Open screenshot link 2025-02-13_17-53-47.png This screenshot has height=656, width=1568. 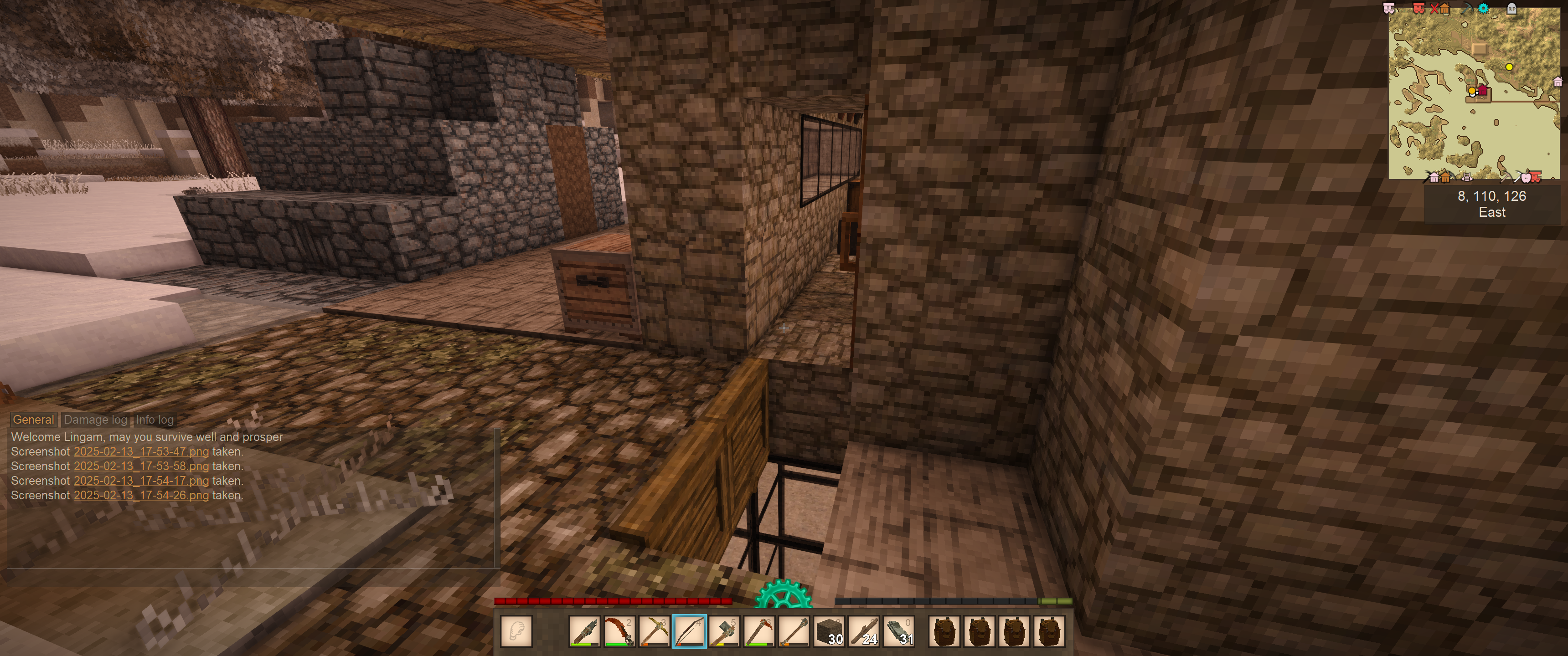pyautogui.click(x=141, y=451)
